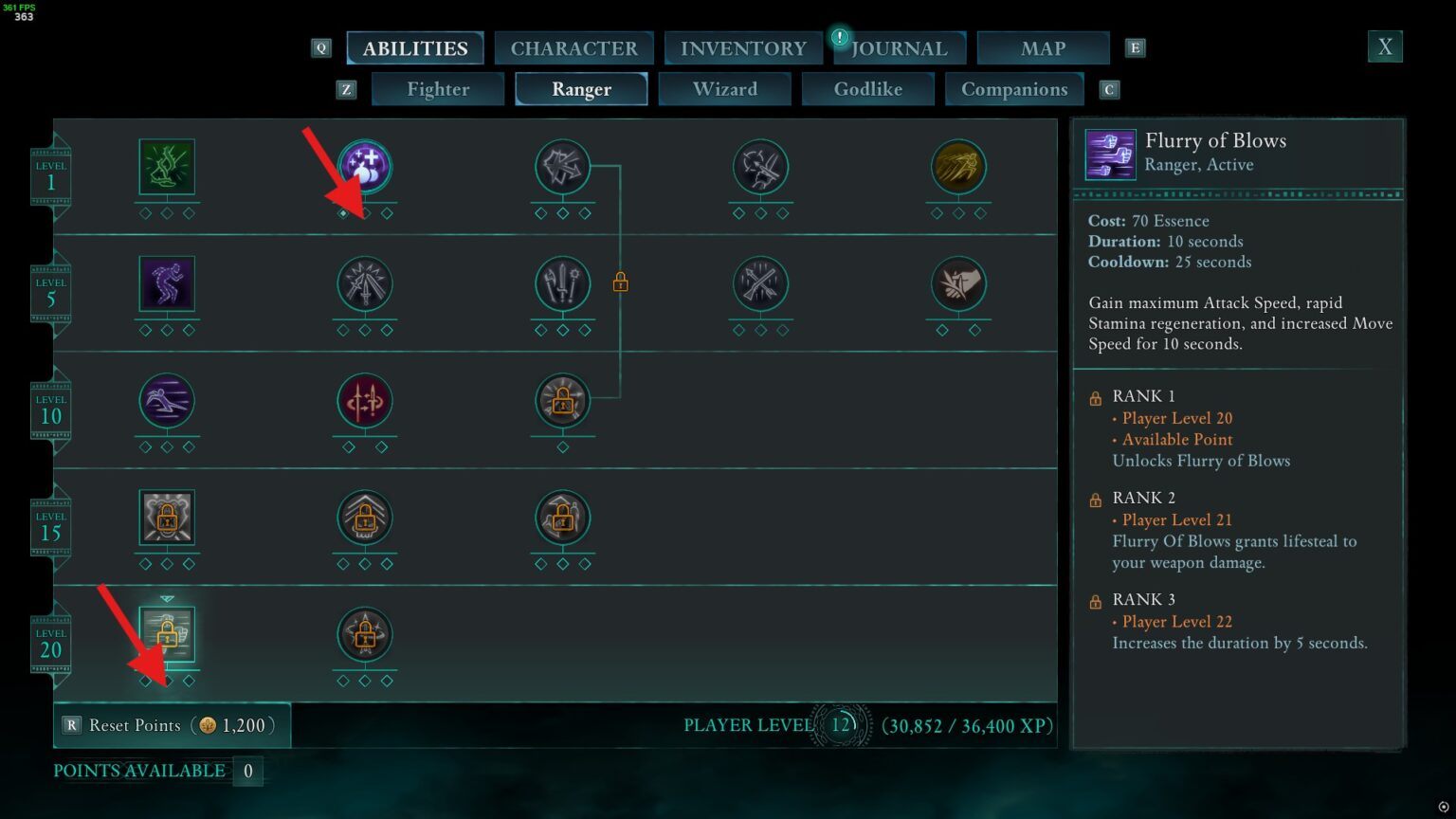Viewport: 1456px width, 819px height.
Task: Click the highlighted locked ability in Level 20 row
Action: click(x=167, y=635)
